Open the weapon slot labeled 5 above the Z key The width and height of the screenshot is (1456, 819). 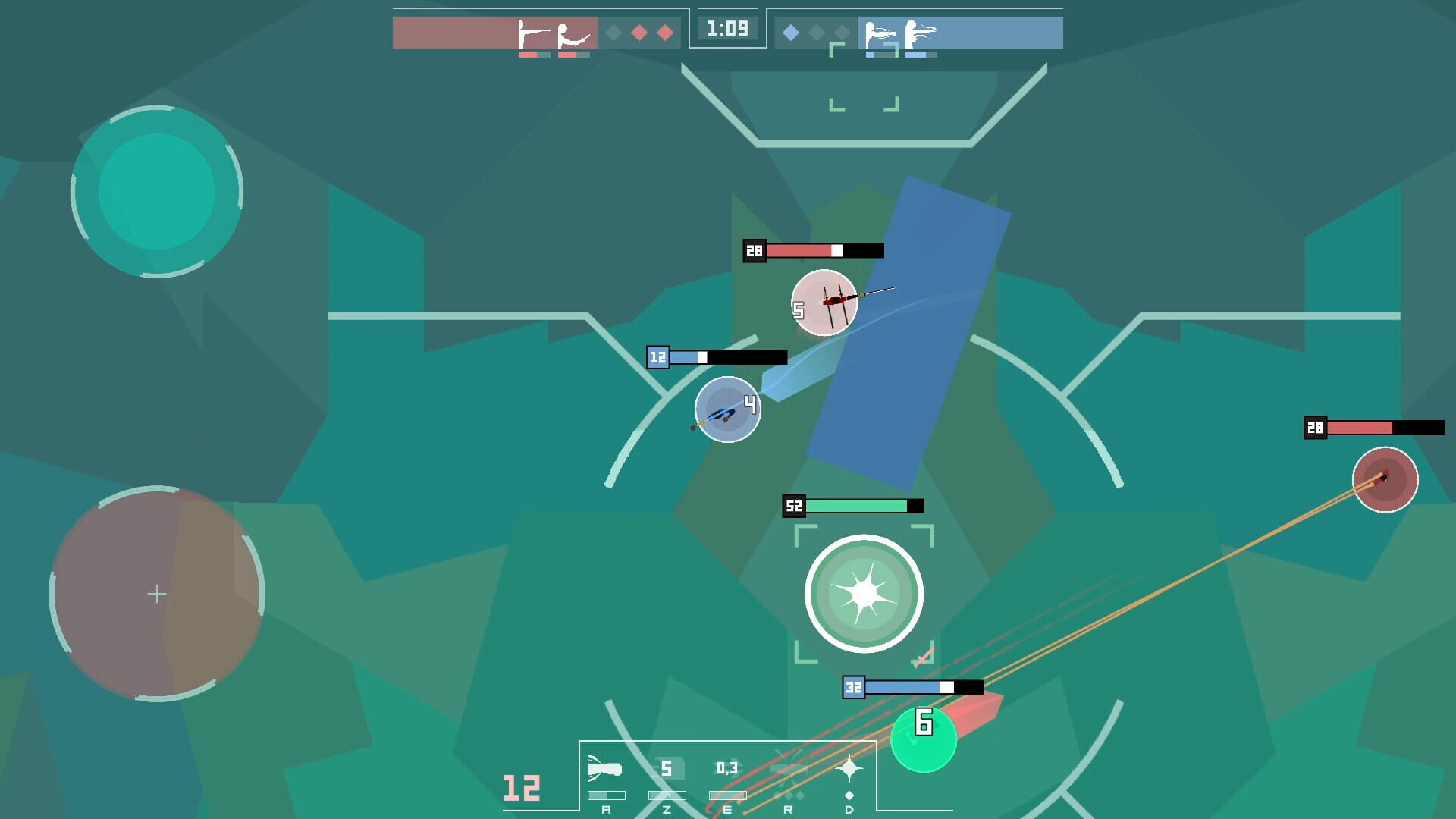667,767
